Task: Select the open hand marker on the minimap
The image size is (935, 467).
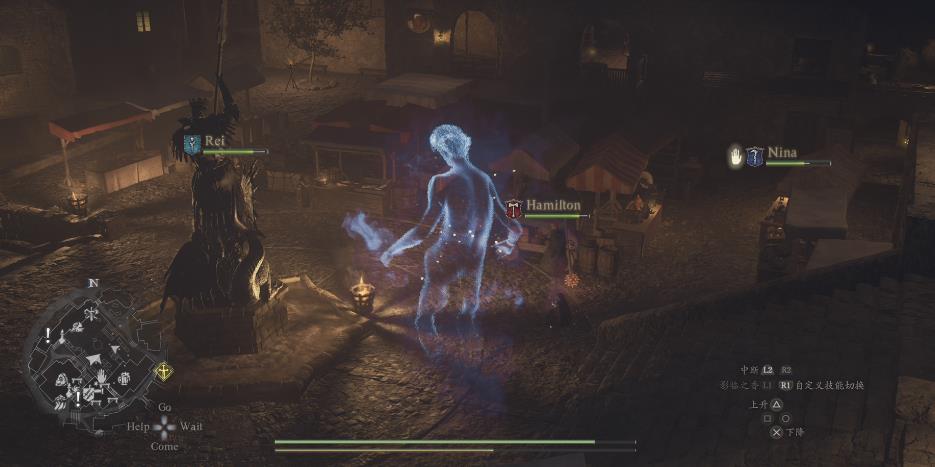Action: (101, 376)
